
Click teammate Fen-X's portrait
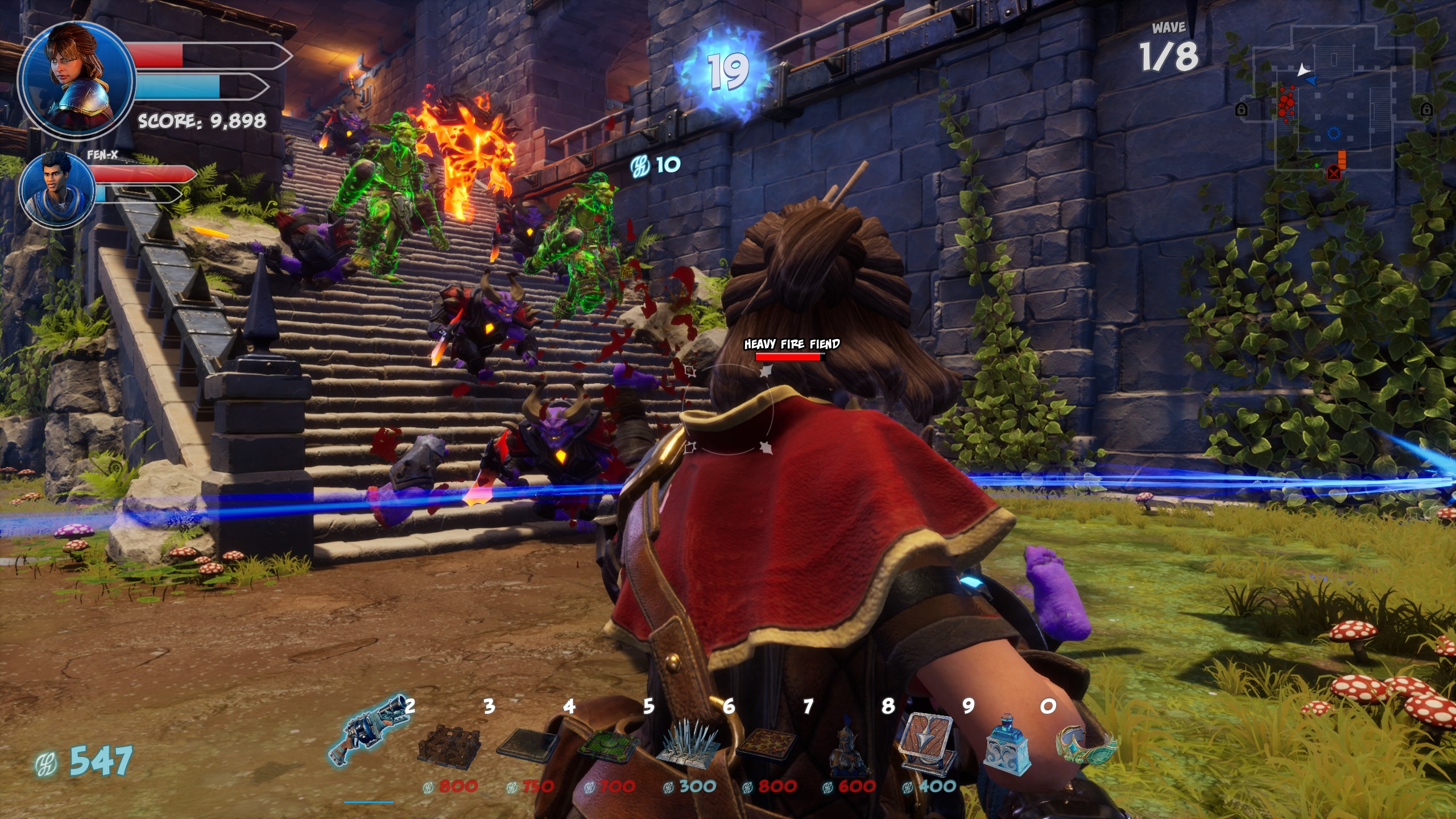click(x=57, y=189)
